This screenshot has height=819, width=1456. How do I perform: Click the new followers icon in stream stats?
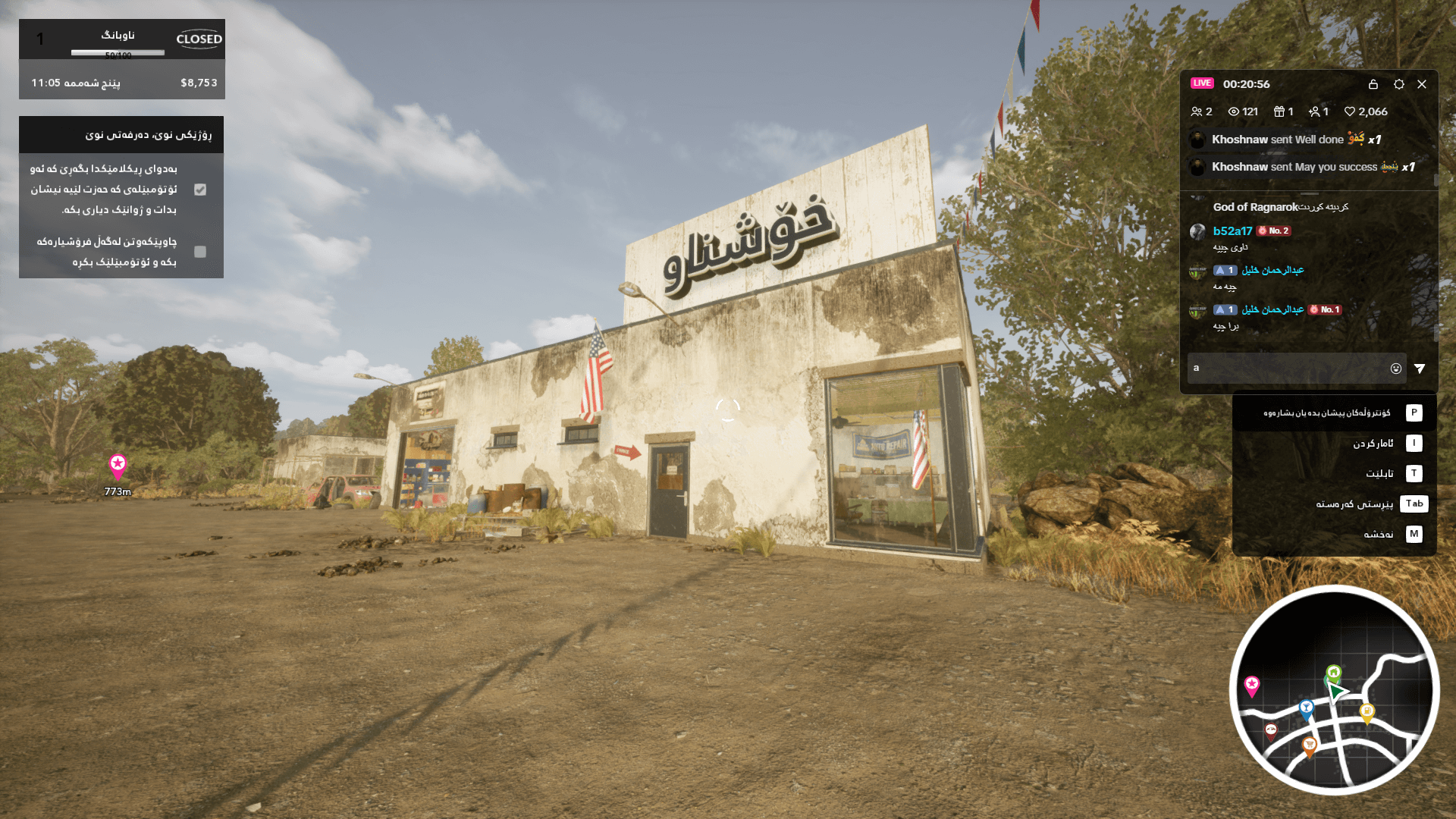tap(1314, 111)
